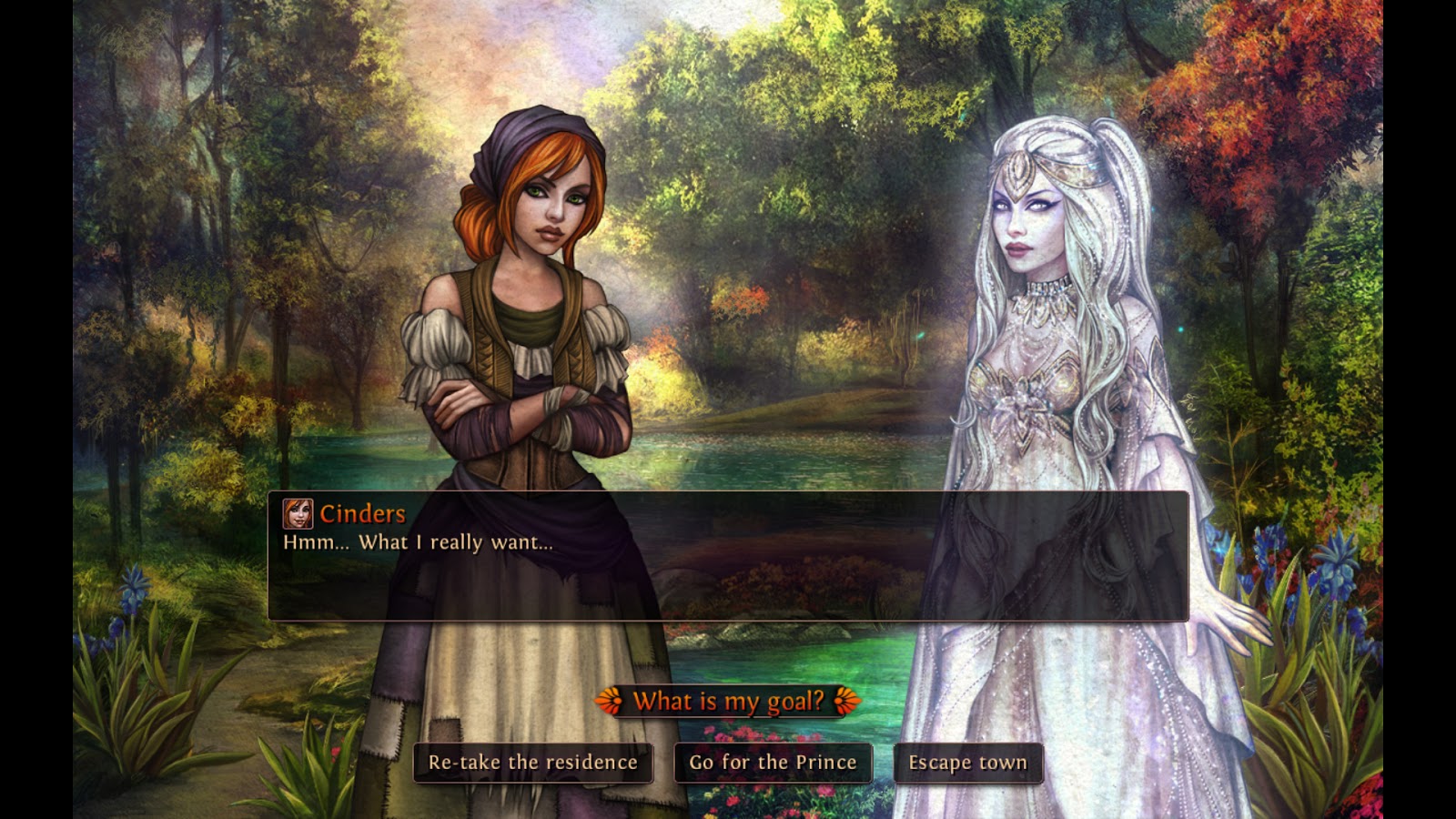Choose the Go for the Prince option

[x=773, y=763]
